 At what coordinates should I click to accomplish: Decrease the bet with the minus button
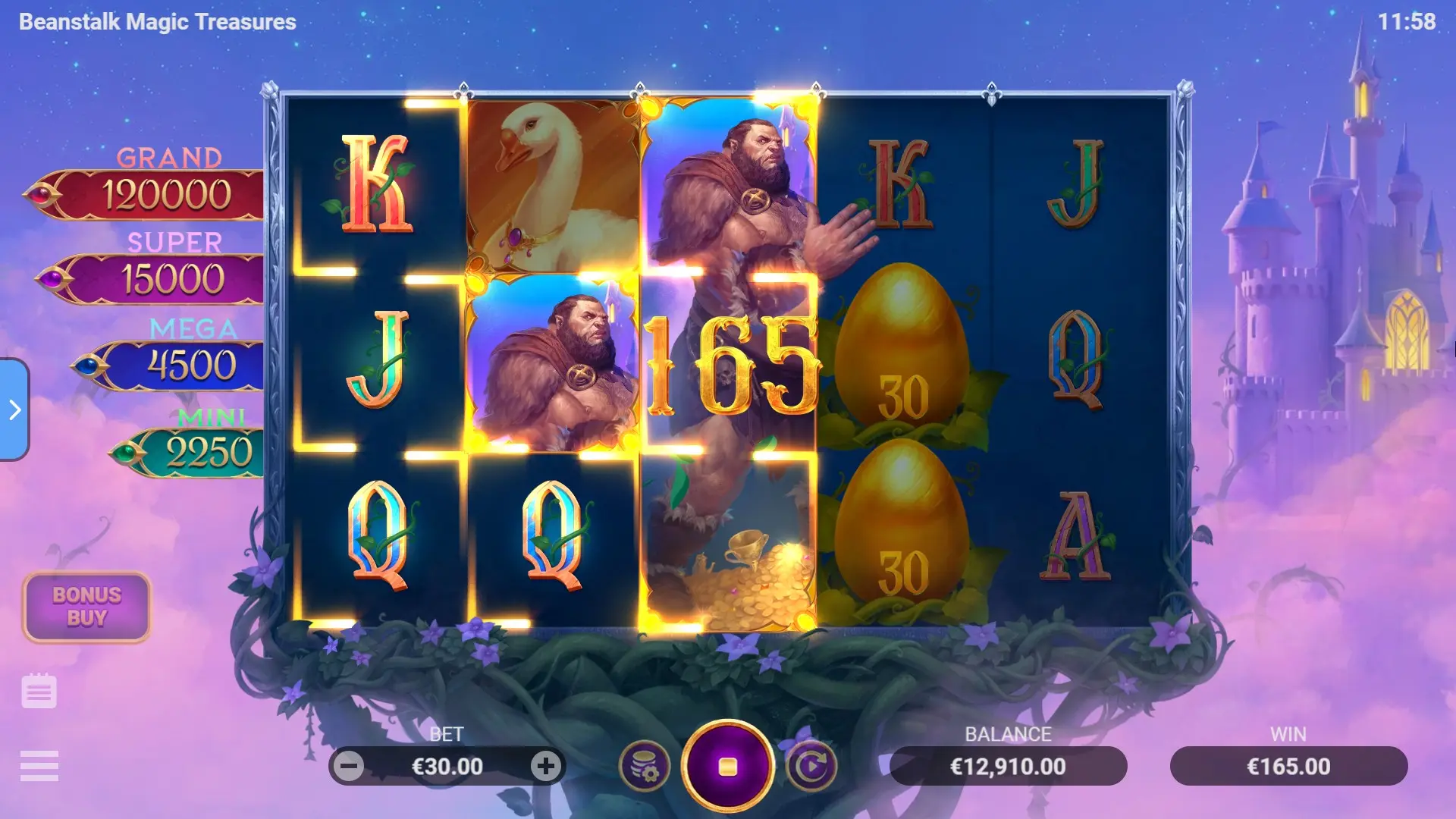pos(350,766)
